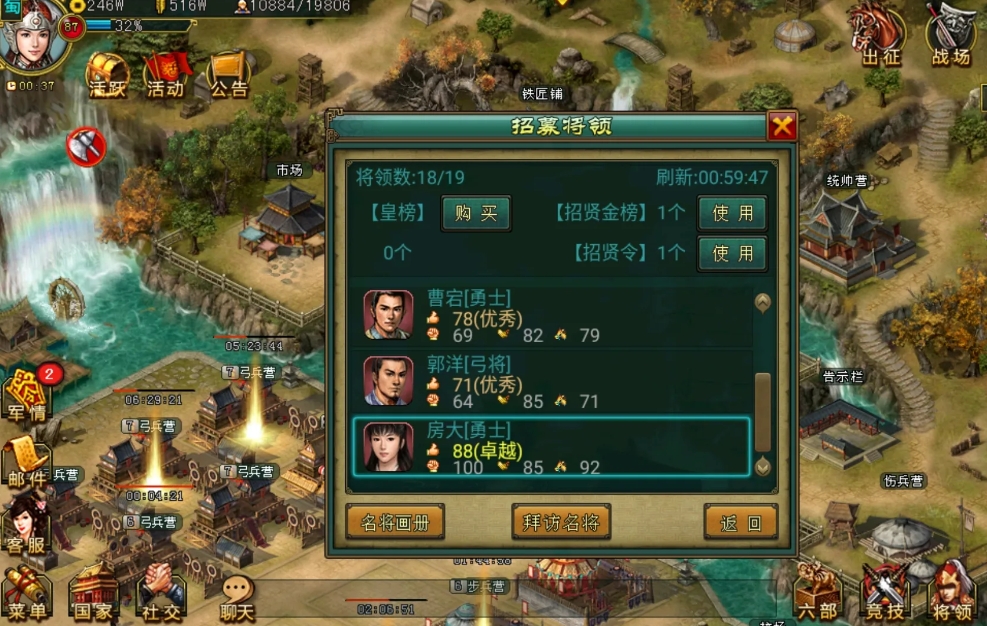Open the 名将画册 album
987x626 pixels.
click(x=395, y=522)
